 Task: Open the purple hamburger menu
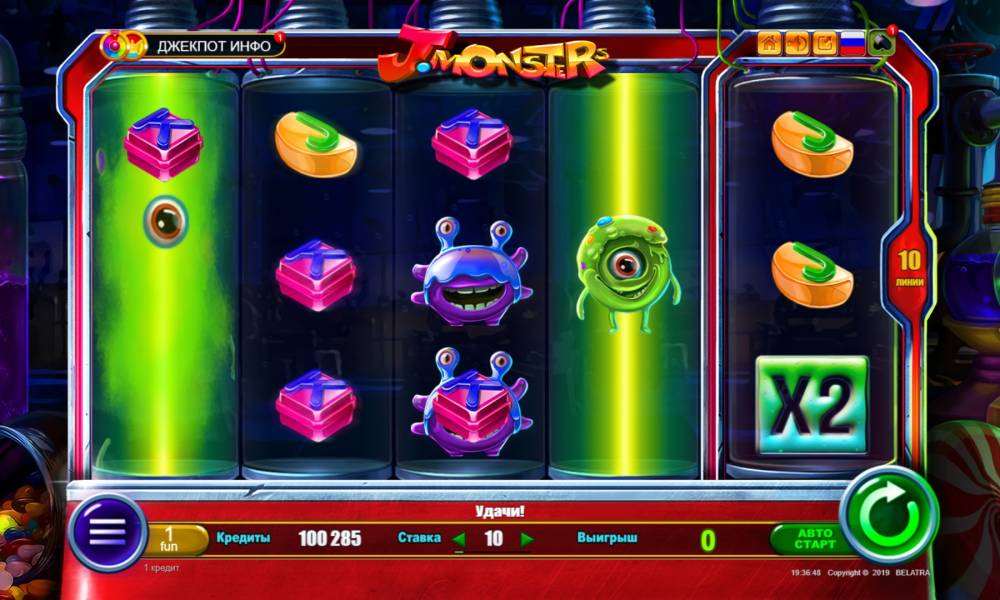[108, 531]
